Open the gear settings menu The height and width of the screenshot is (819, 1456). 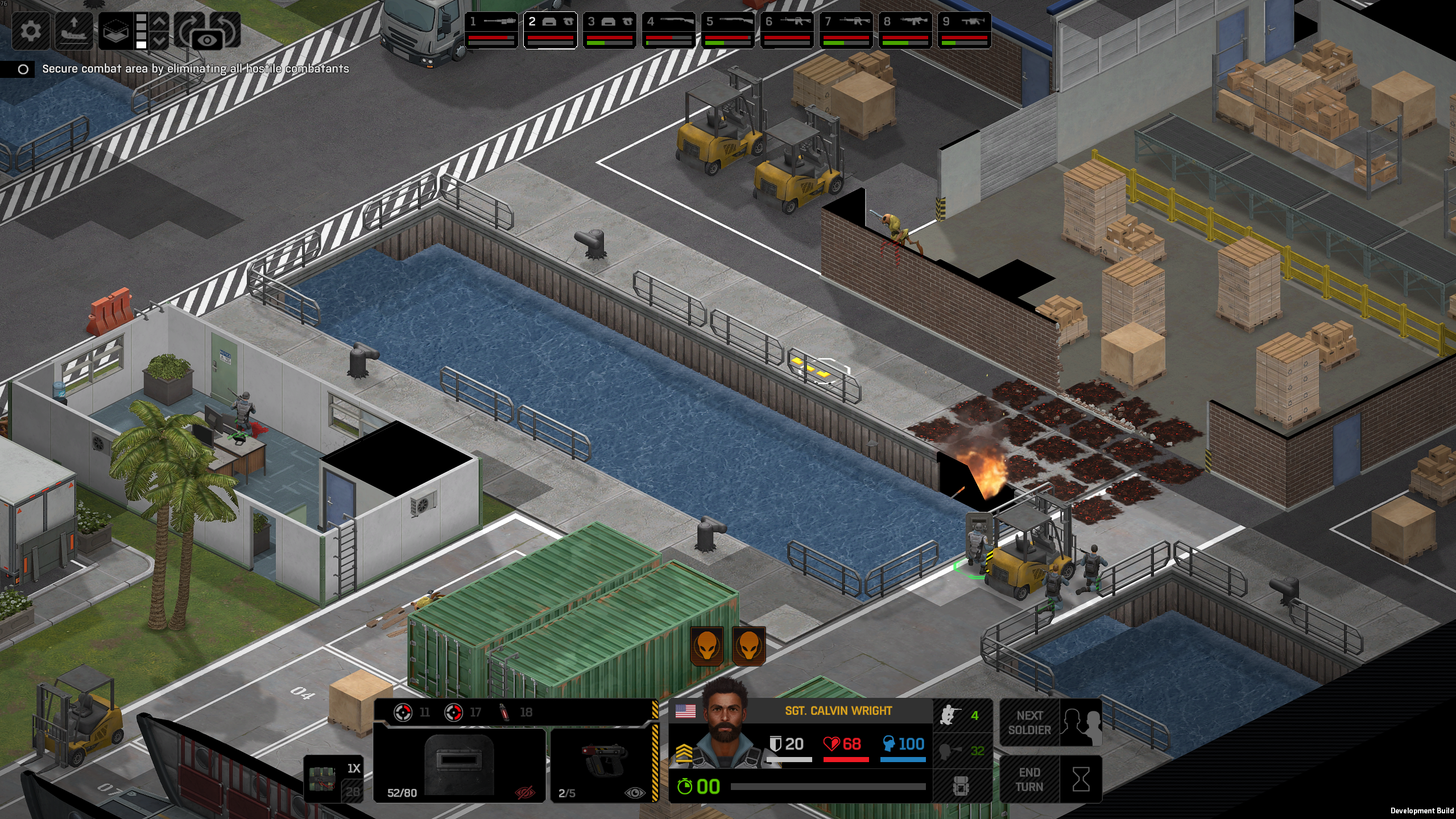(x=30, y=30)
